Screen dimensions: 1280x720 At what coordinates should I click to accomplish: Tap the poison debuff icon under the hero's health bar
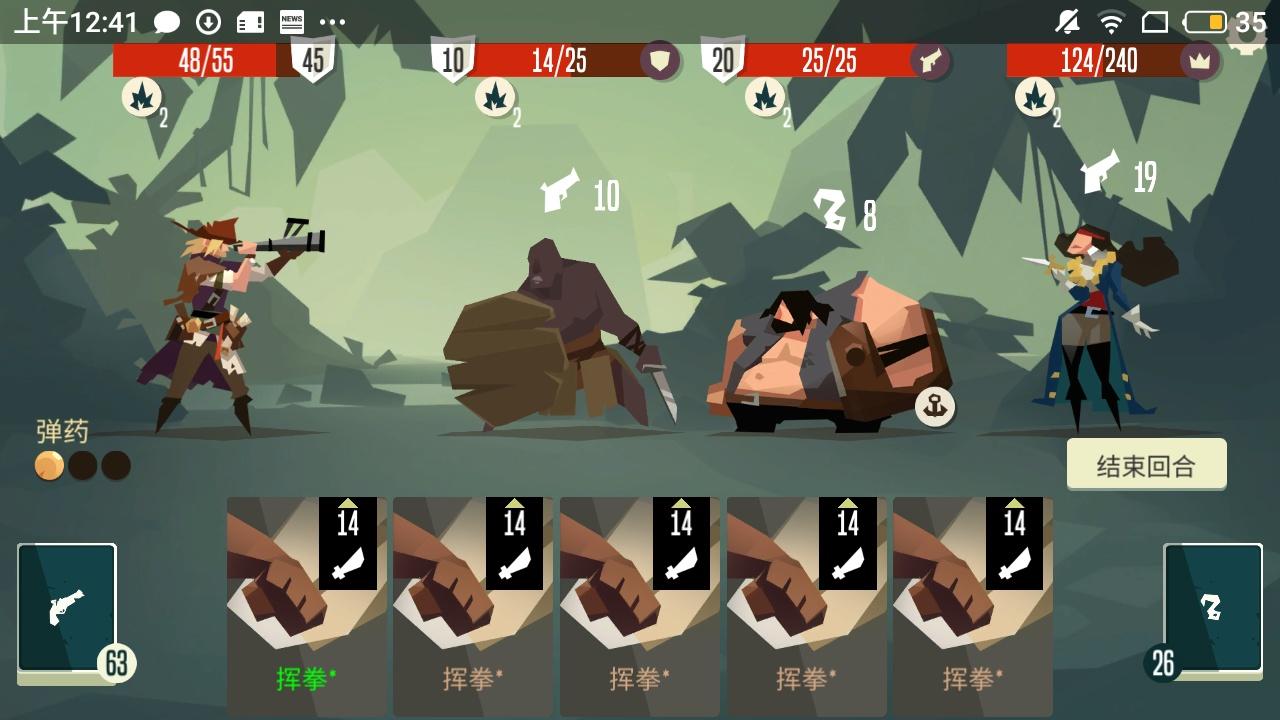click(x=142, y=99)
